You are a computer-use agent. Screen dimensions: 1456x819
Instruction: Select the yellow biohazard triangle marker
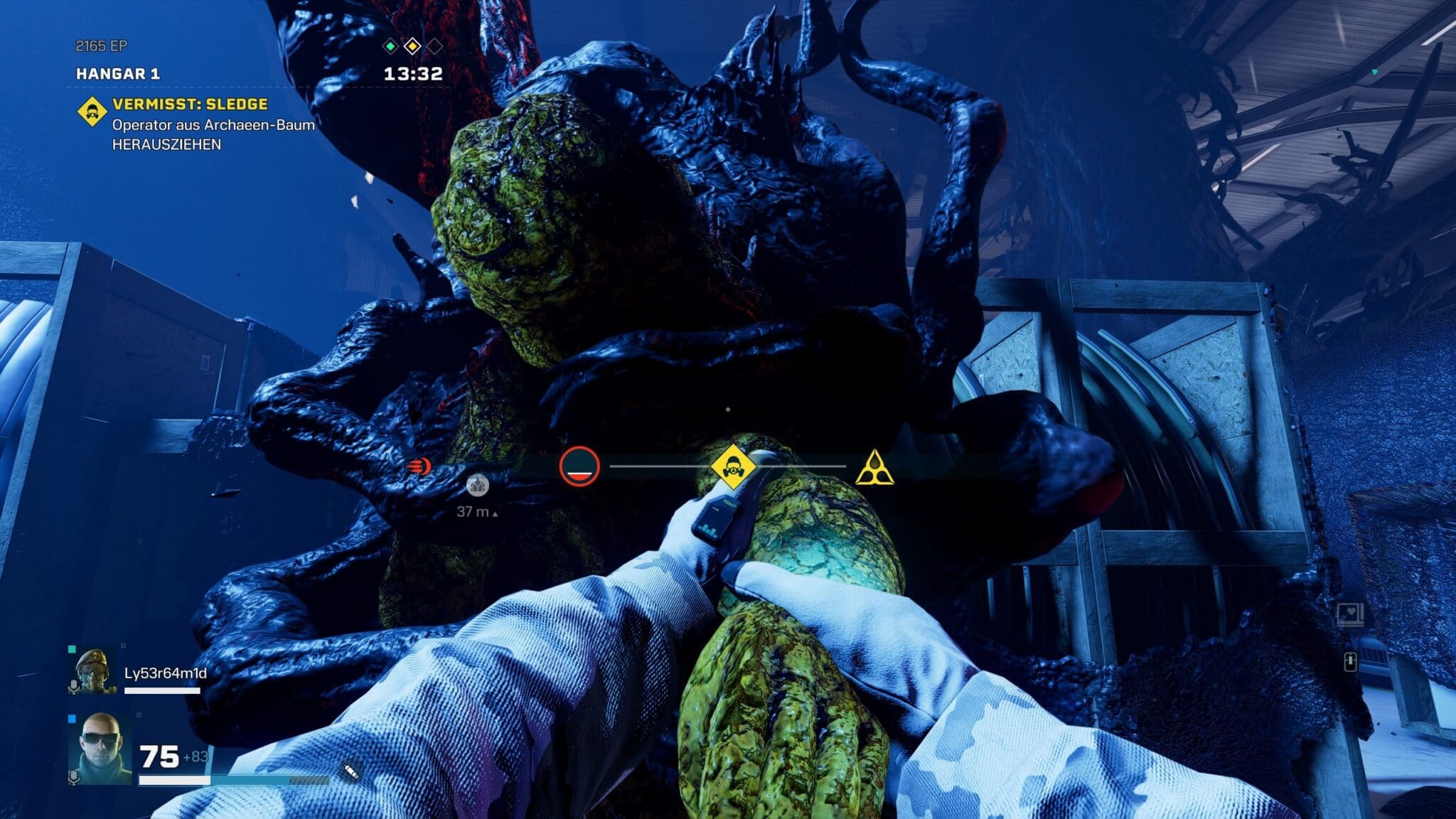(874, 468)
